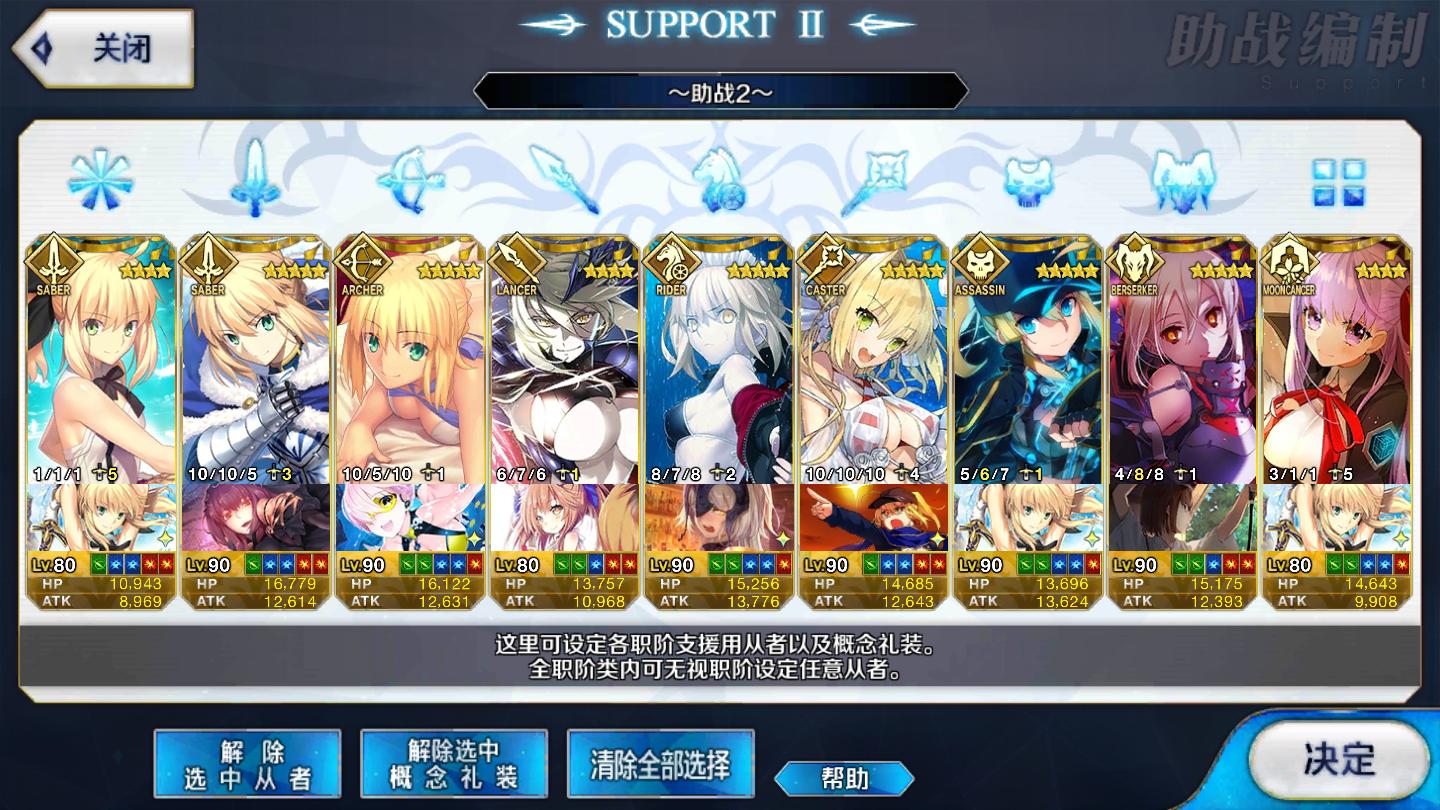Select the Rider class filter icon
This screenshot has height=810, width=1440.
(x=720, y=180)
